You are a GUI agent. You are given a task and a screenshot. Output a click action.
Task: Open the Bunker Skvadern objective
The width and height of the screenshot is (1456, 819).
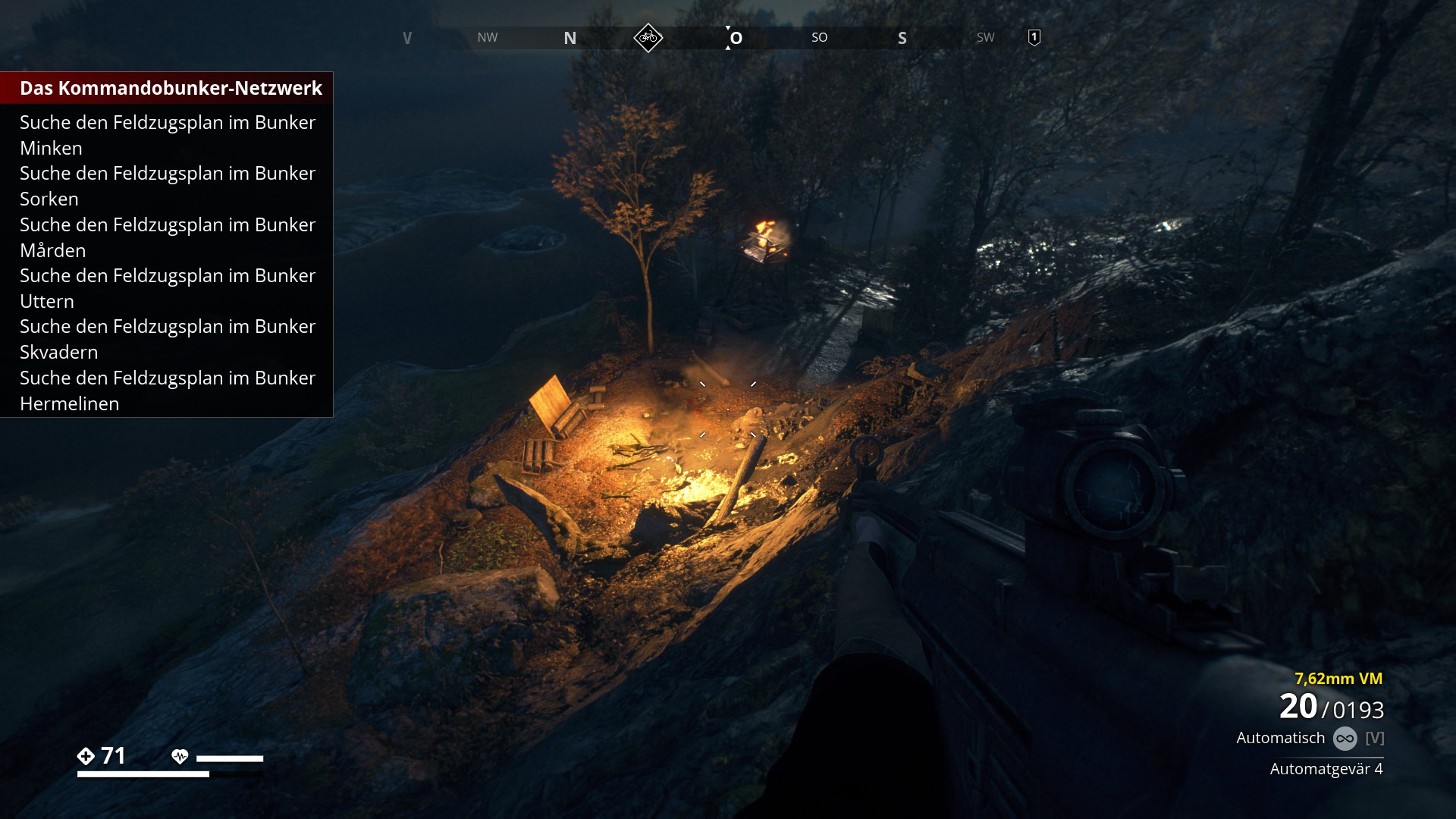167,339
